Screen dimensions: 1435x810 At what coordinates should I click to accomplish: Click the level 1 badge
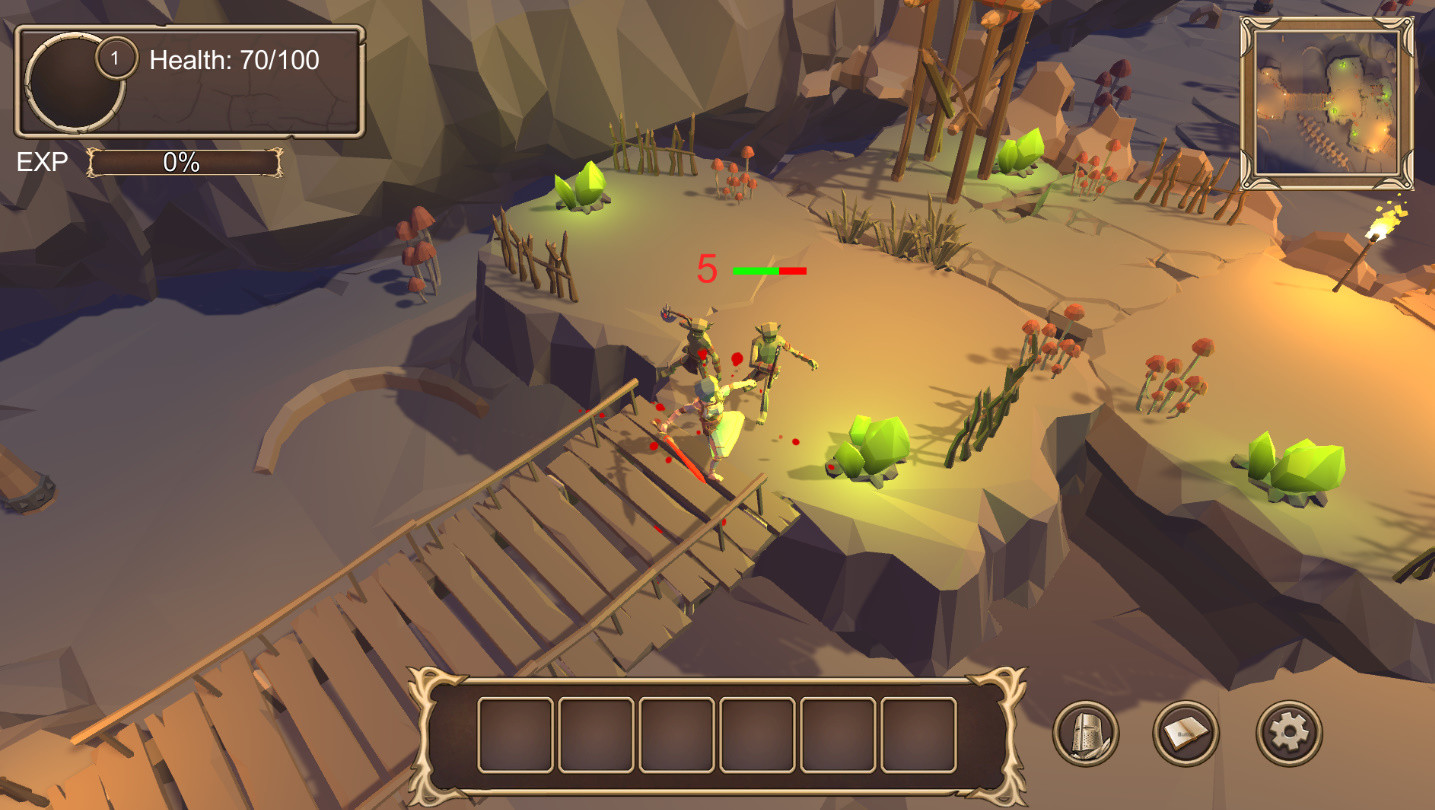click(117, 56)
